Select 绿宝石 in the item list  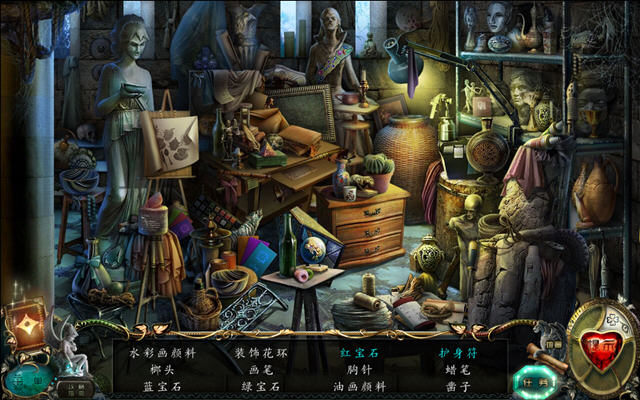(x=254, y=384)
